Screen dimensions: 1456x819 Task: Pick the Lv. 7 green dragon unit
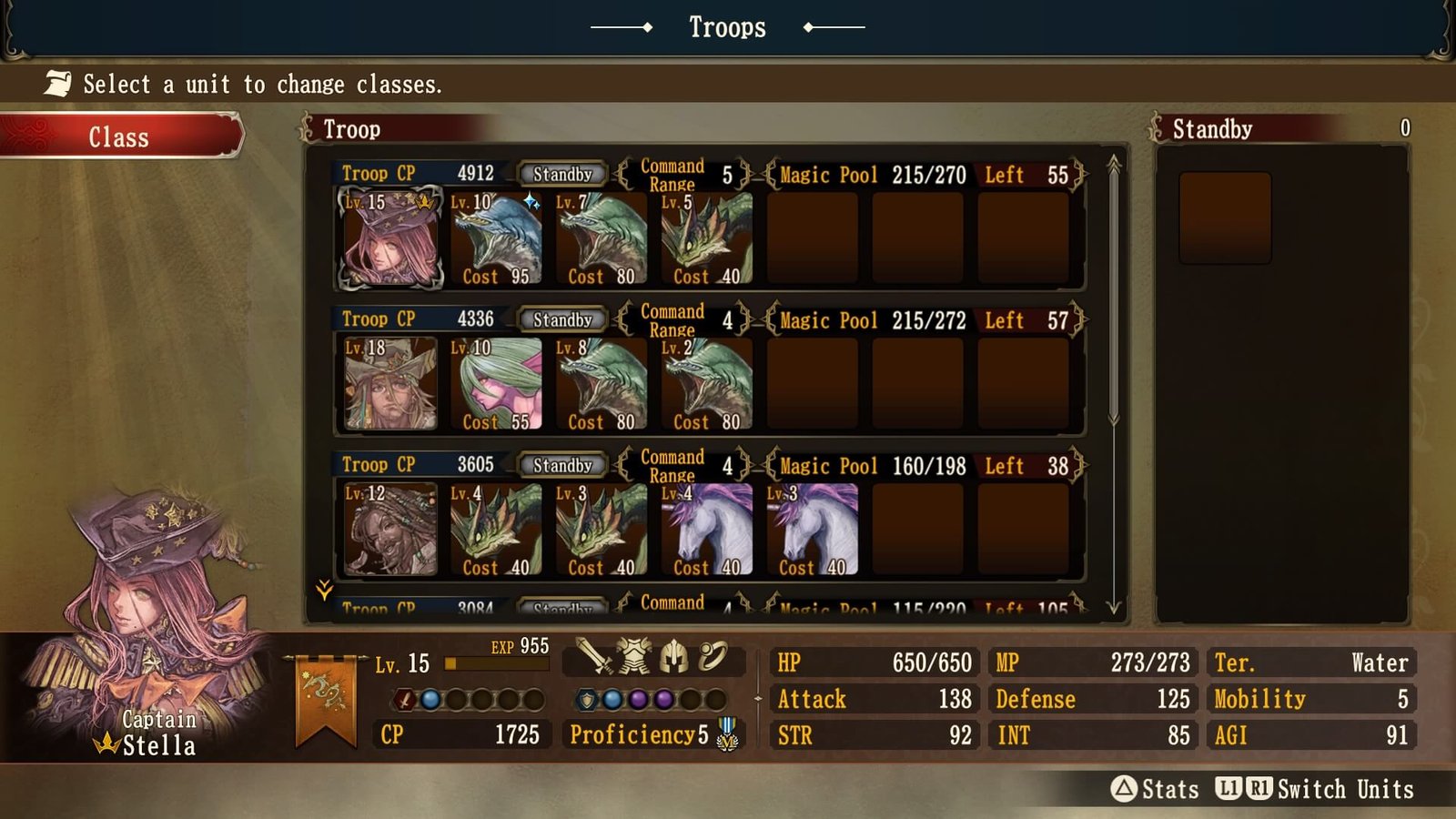(x=602, y=238)
